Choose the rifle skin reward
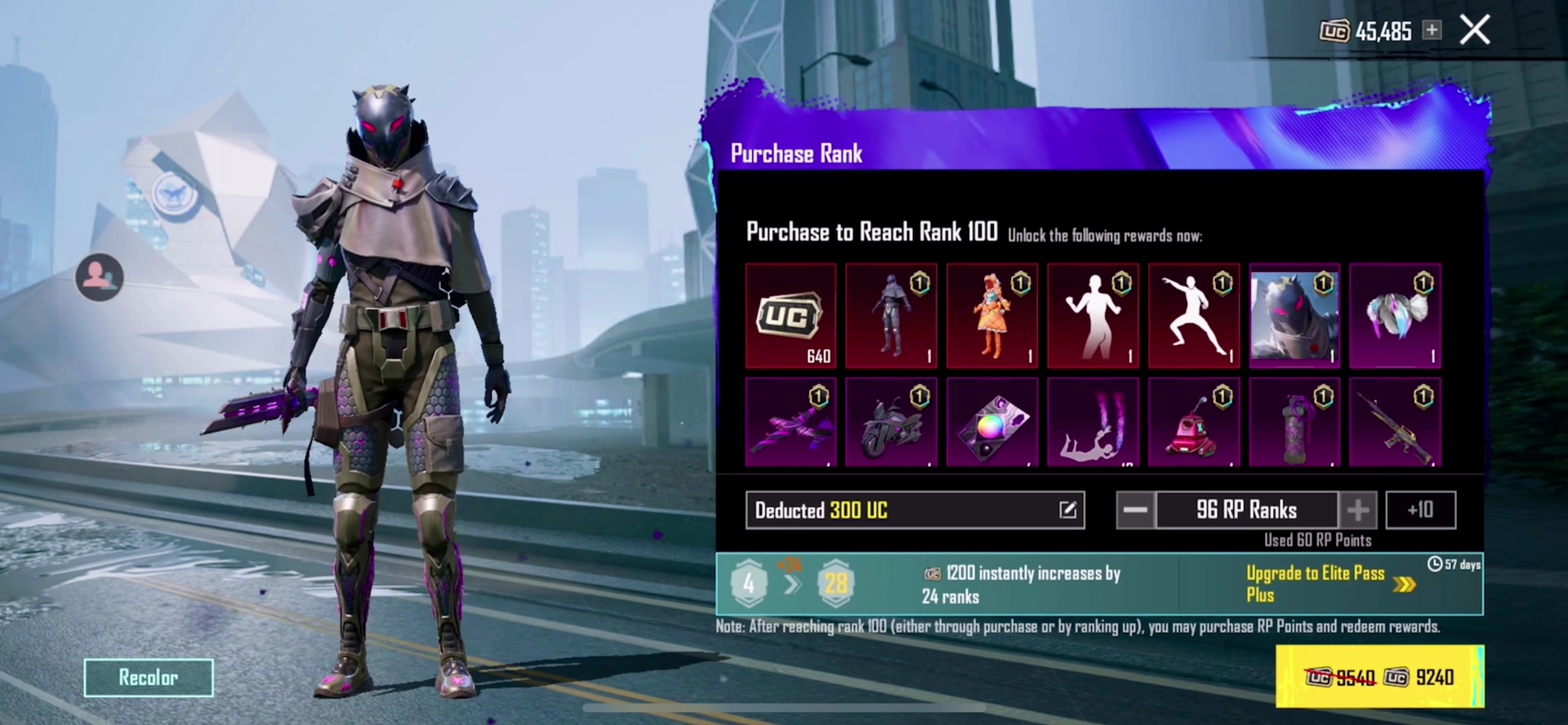The width and height of the screenshot is (1568, 725). click(1395, 422)
